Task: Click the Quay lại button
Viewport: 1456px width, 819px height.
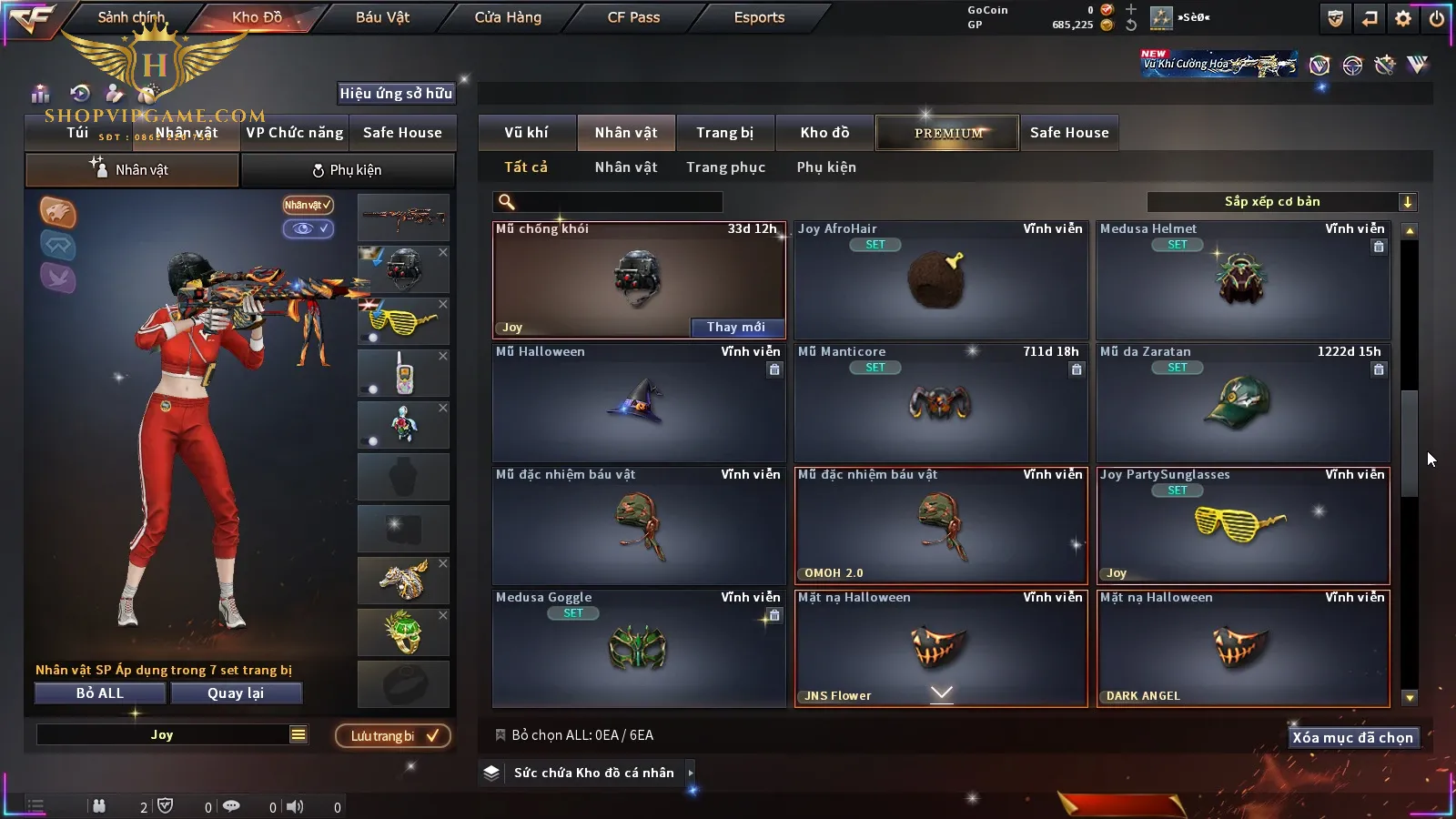Action: [236, 693]
